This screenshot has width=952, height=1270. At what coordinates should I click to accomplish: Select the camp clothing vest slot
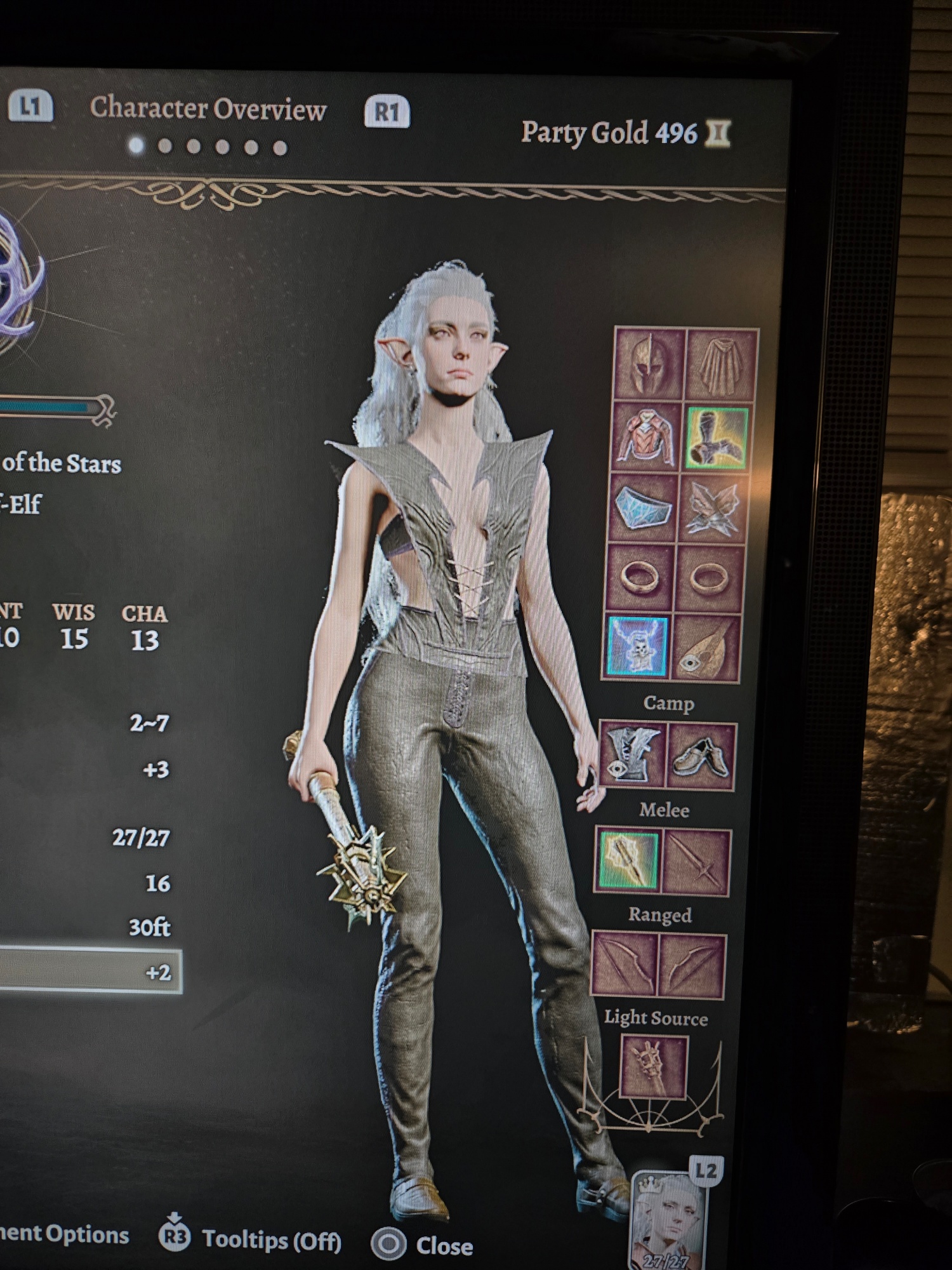(631, 754)
